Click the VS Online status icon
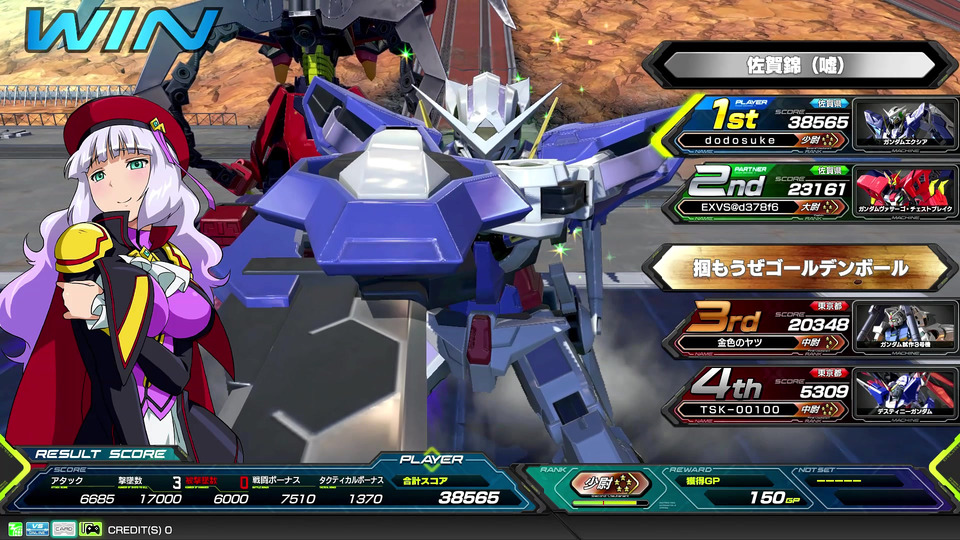Viewport: 960px width, 540px height. [36, 529]
